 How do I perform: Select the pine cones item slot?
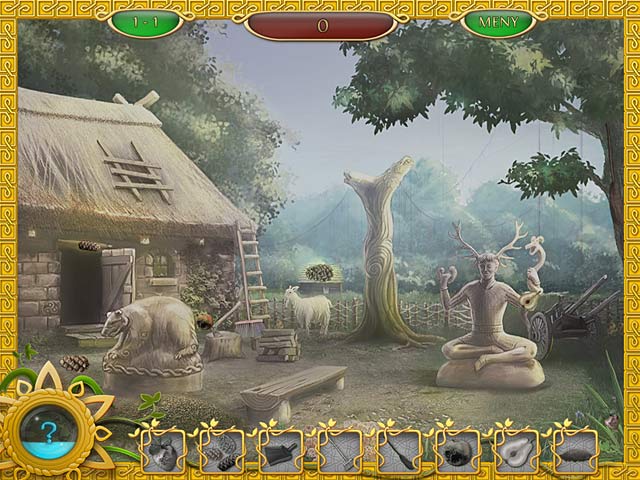222,451
